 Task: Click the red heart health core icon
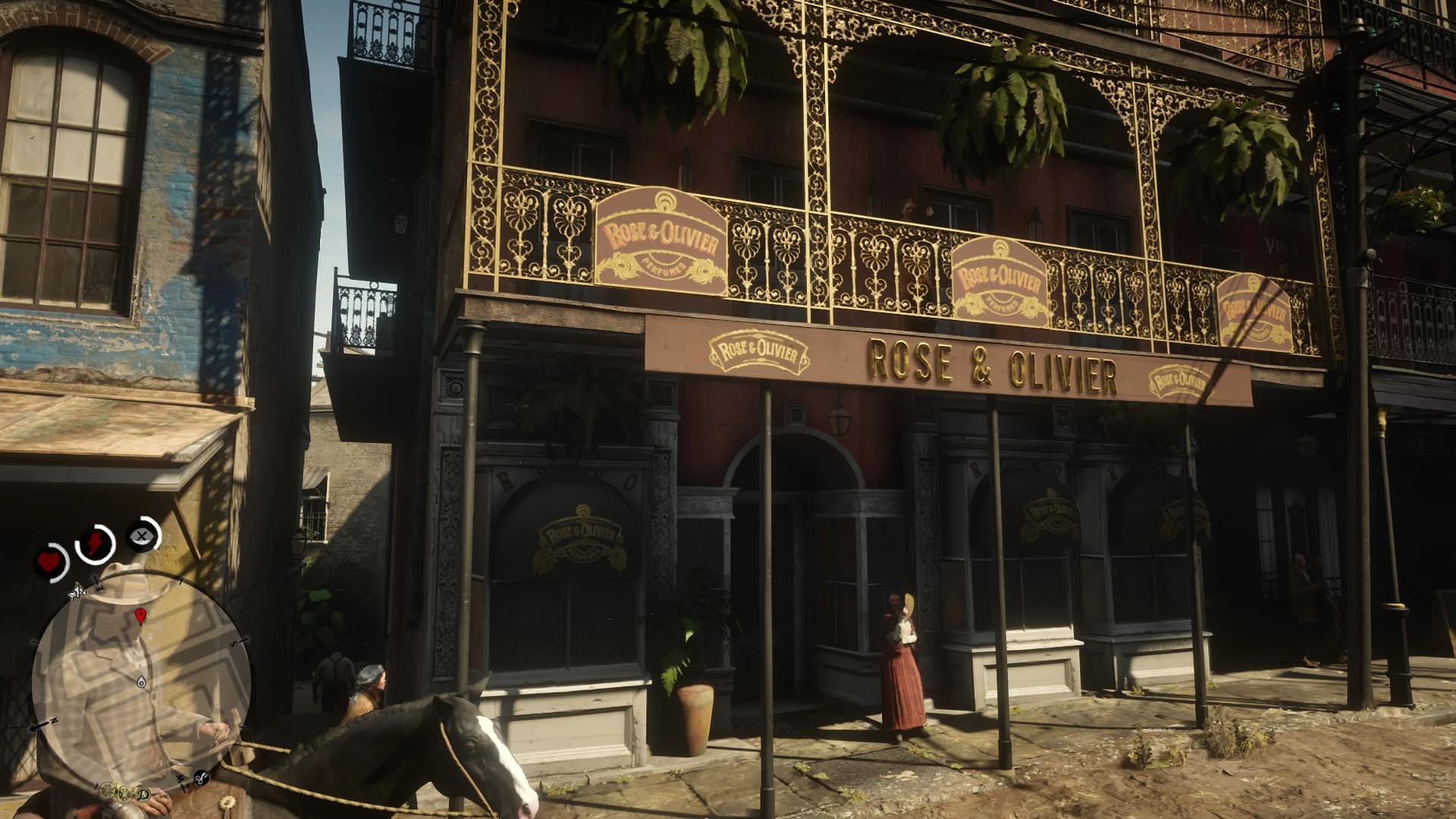(50, 563)
